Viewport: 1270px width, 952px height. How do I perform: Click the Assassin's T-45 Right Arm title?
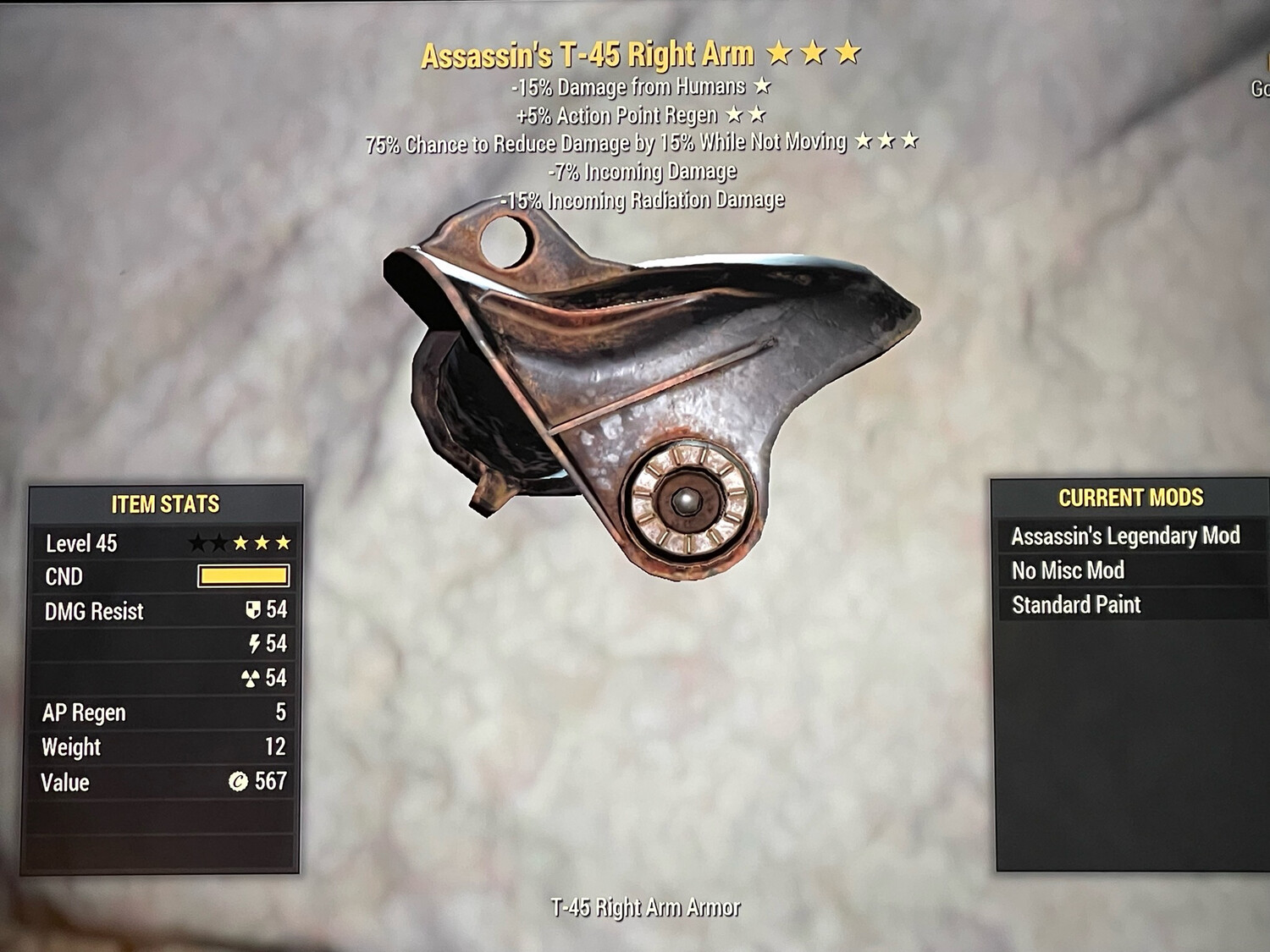[x=590, y=53]
